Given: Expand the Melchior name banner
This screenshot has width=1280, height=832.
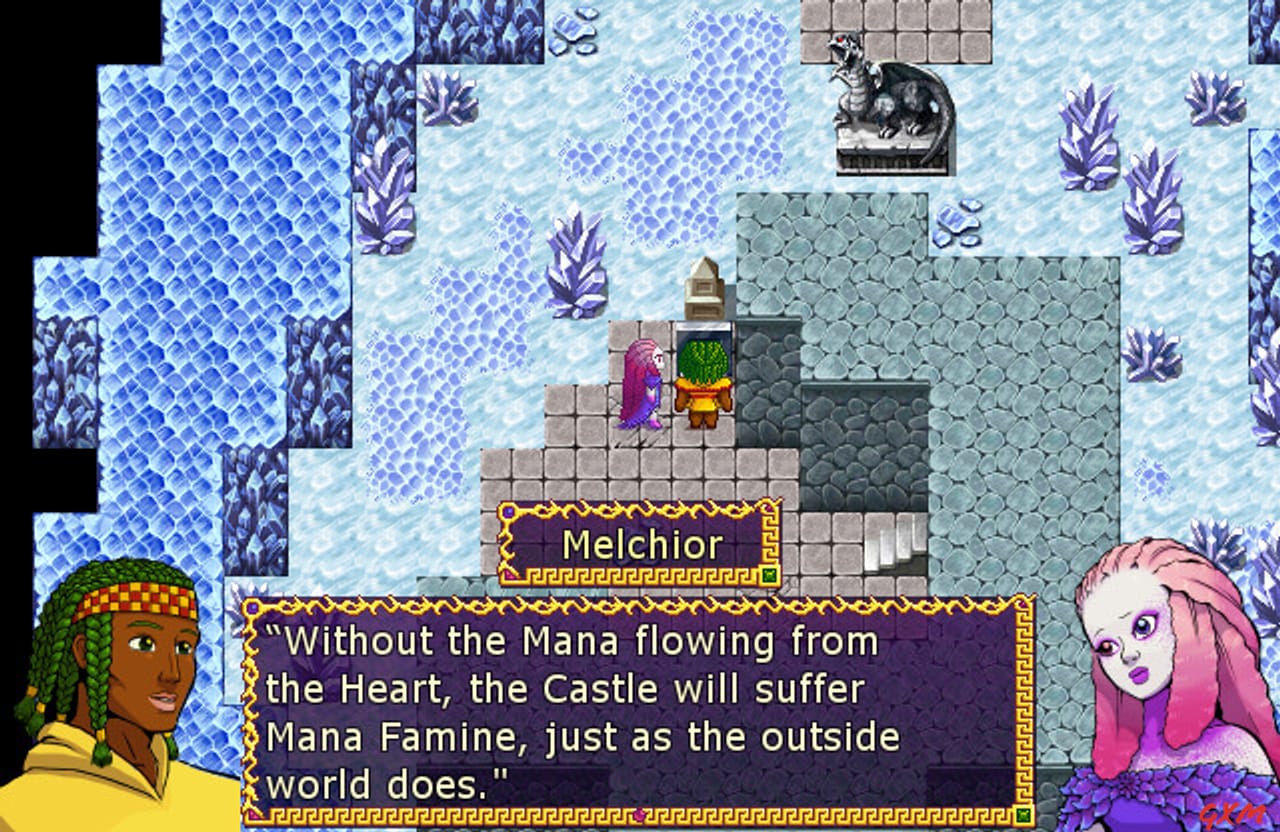Looking at the screenshot, I should click(x=636, y=543).
